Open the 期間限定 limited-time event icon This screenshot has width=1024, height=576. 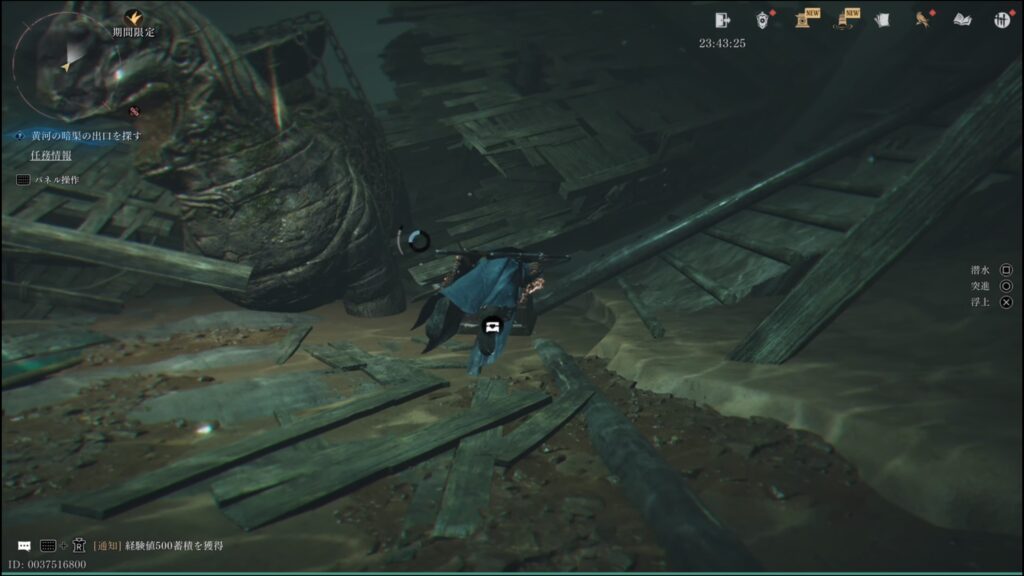[133, 19]
